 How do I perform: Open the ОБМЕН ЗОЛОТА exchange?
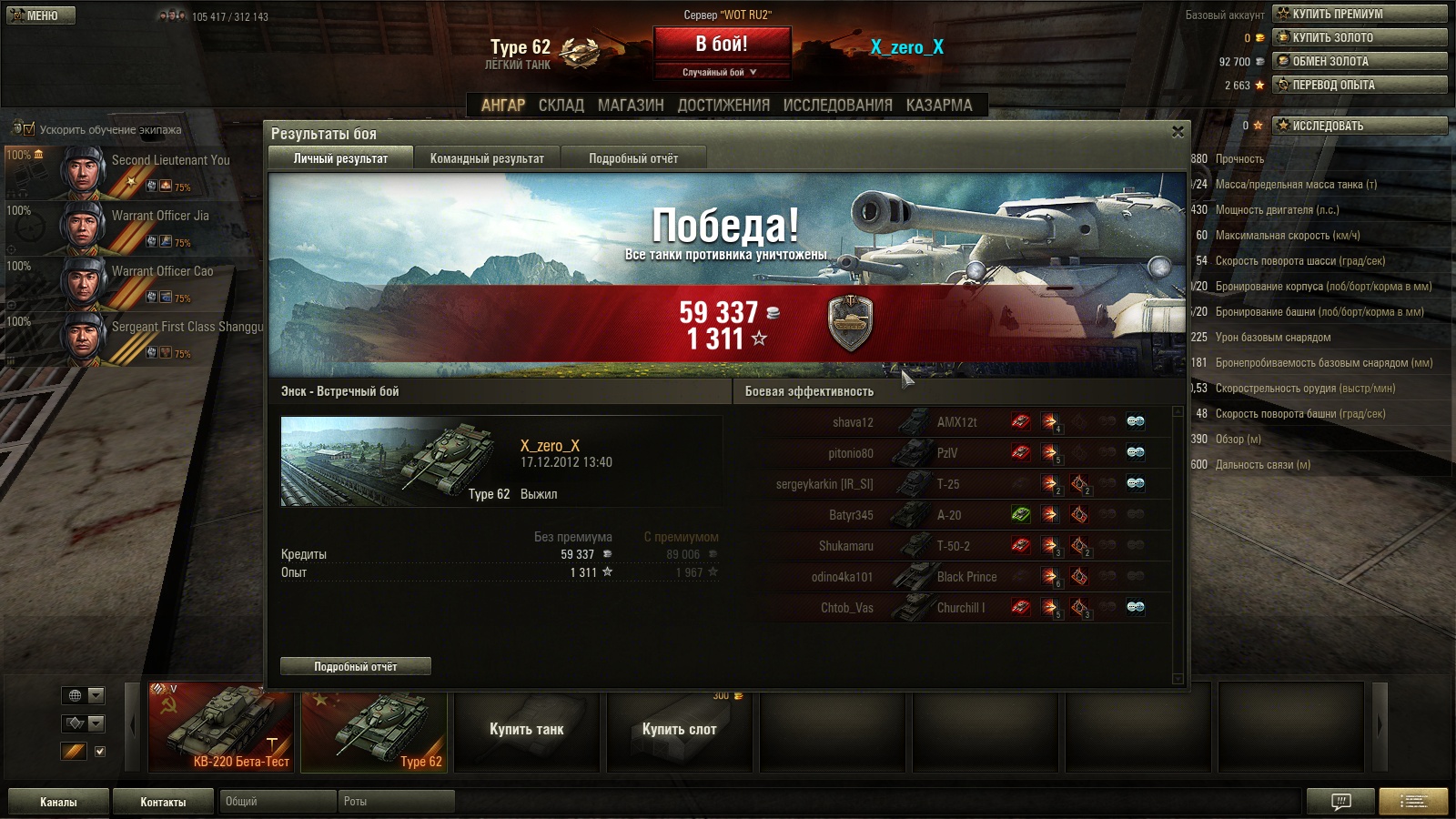point(1360,61)
